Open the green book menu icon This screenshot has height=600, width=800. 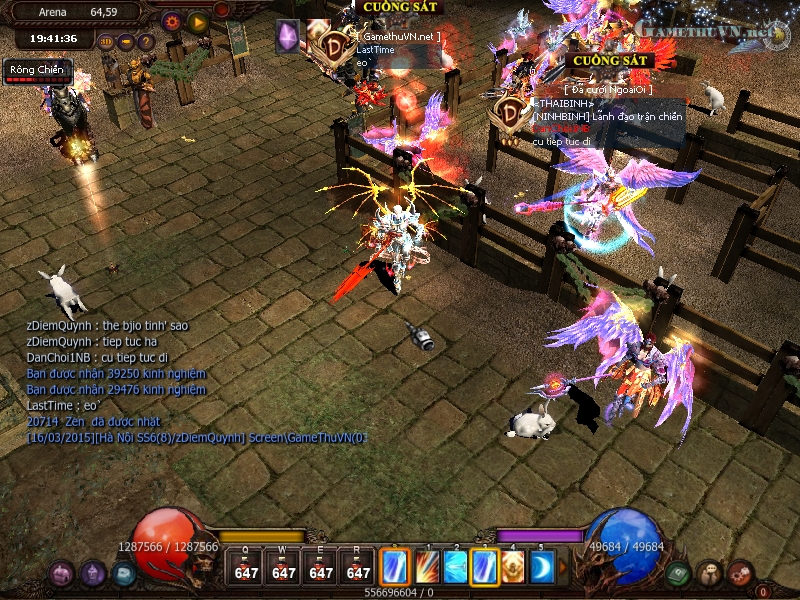click(678, 573)
